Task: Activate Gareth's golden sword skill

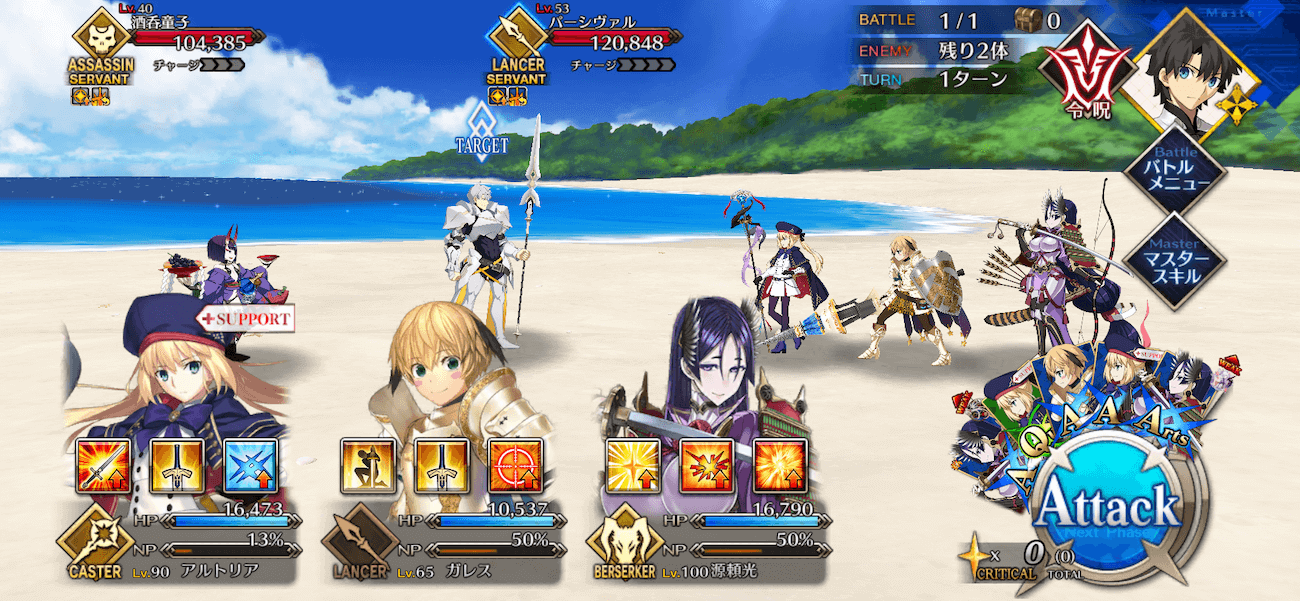Action: pos(441,466)
